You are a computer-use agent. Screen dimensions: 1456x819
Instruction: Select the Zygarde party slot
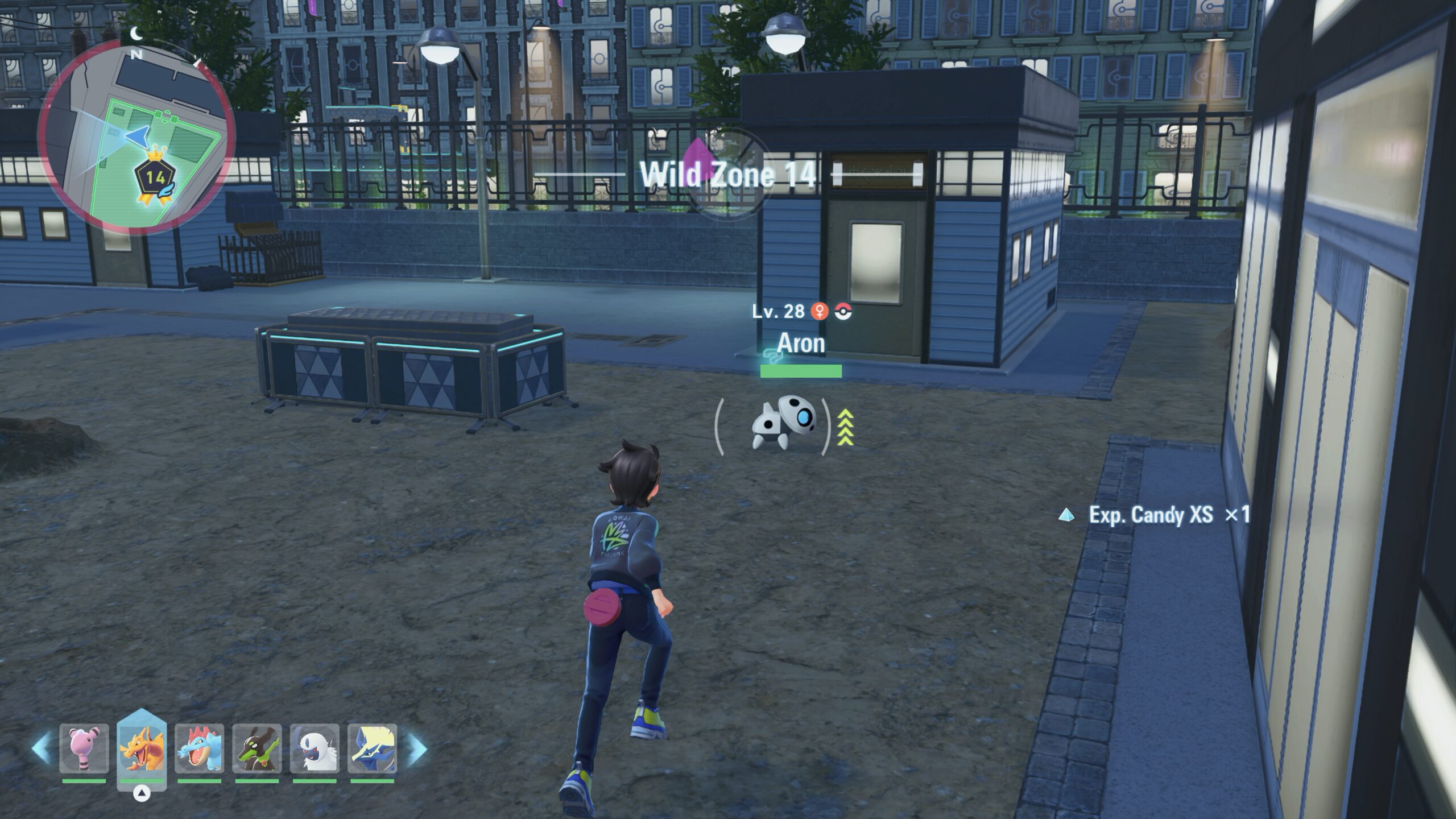coord(257,748)
